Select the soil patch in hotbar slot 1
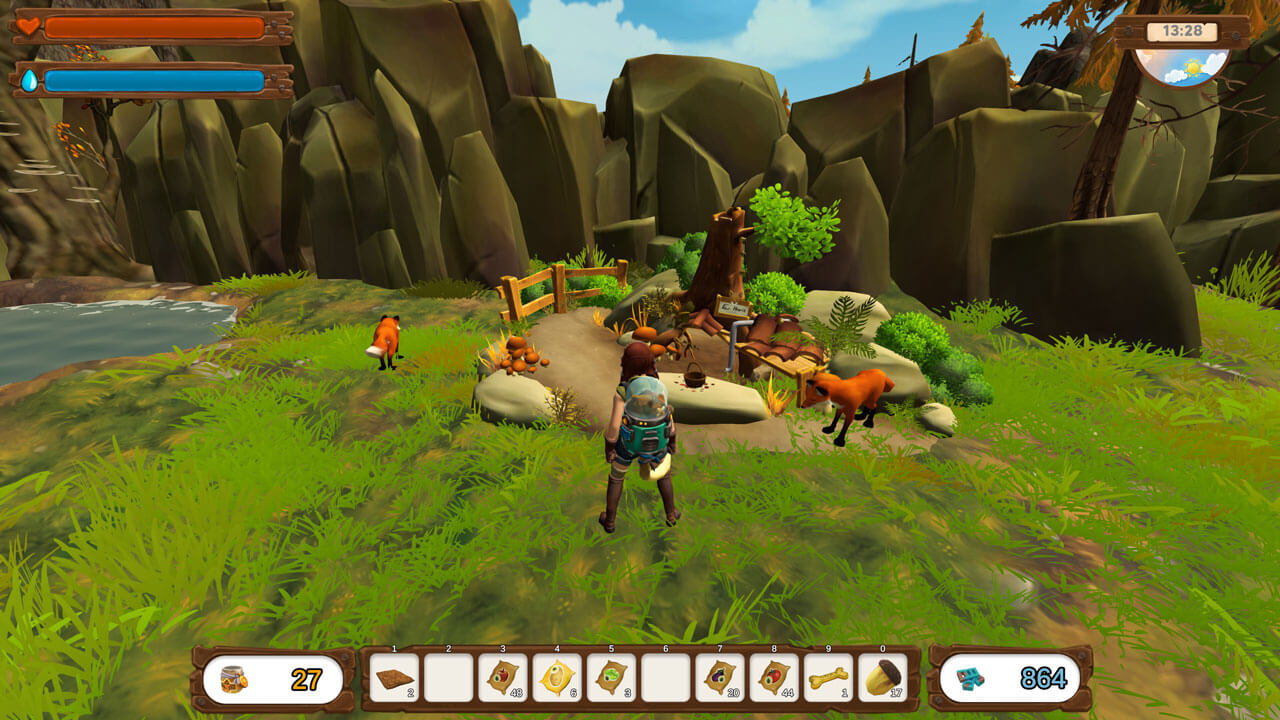This screenshot has height=720, width=1280. [x=394, y=678]
